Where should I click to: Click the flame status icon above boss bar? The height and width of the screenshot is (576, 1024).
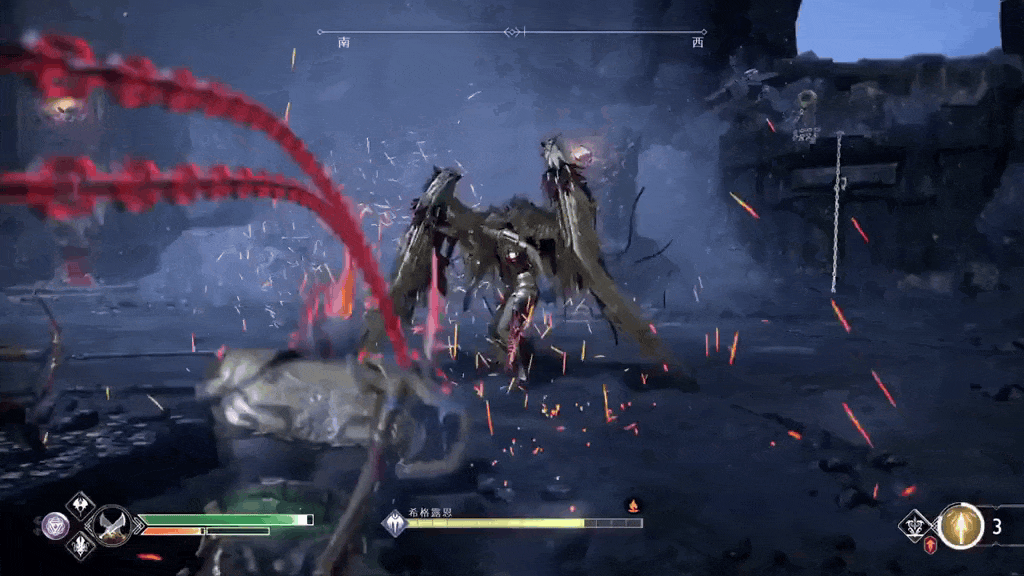pos(632,505)
